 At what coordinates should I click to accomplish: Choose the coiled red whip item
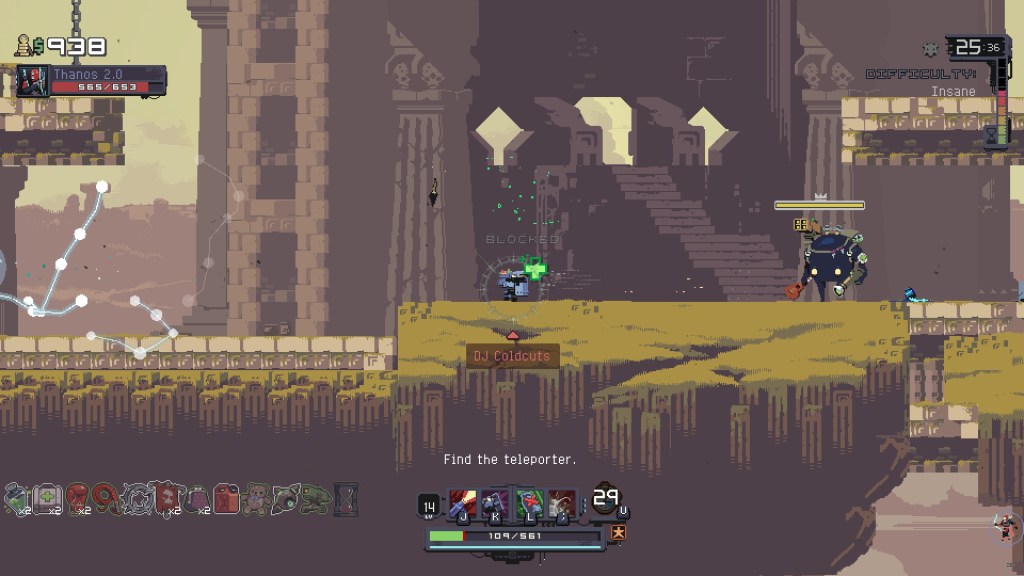click(x=107, y=497)
